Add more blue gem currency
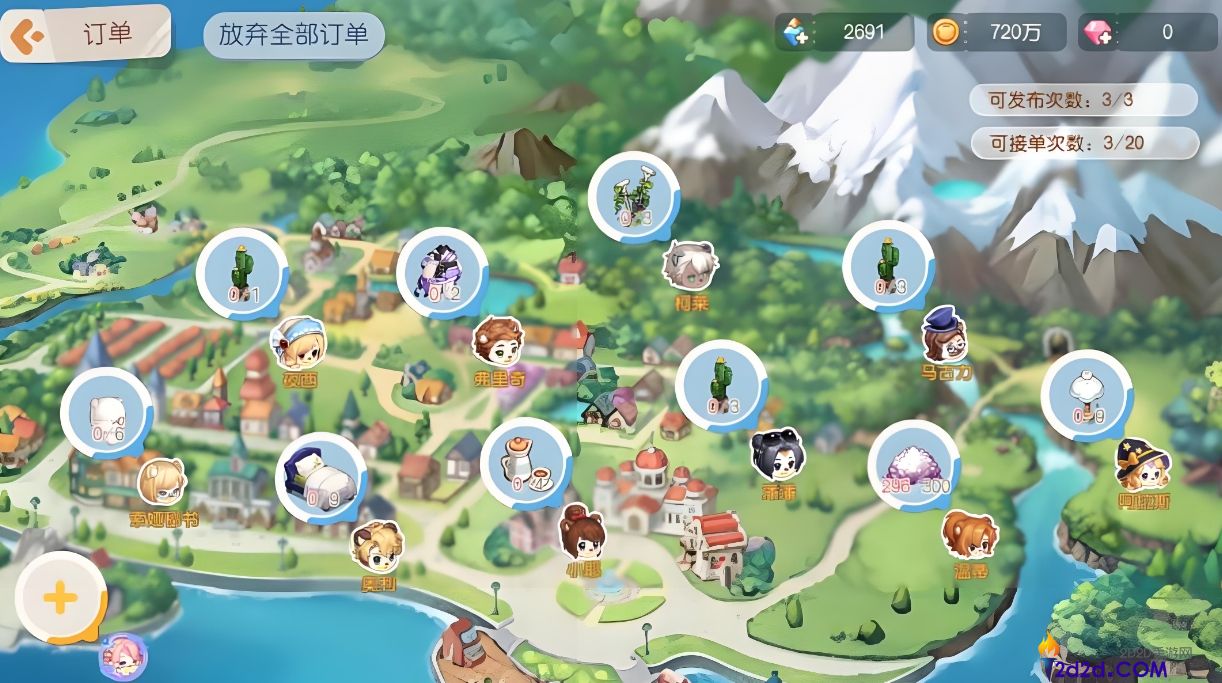The image size is (1222, 683). [x=796, y=33]
